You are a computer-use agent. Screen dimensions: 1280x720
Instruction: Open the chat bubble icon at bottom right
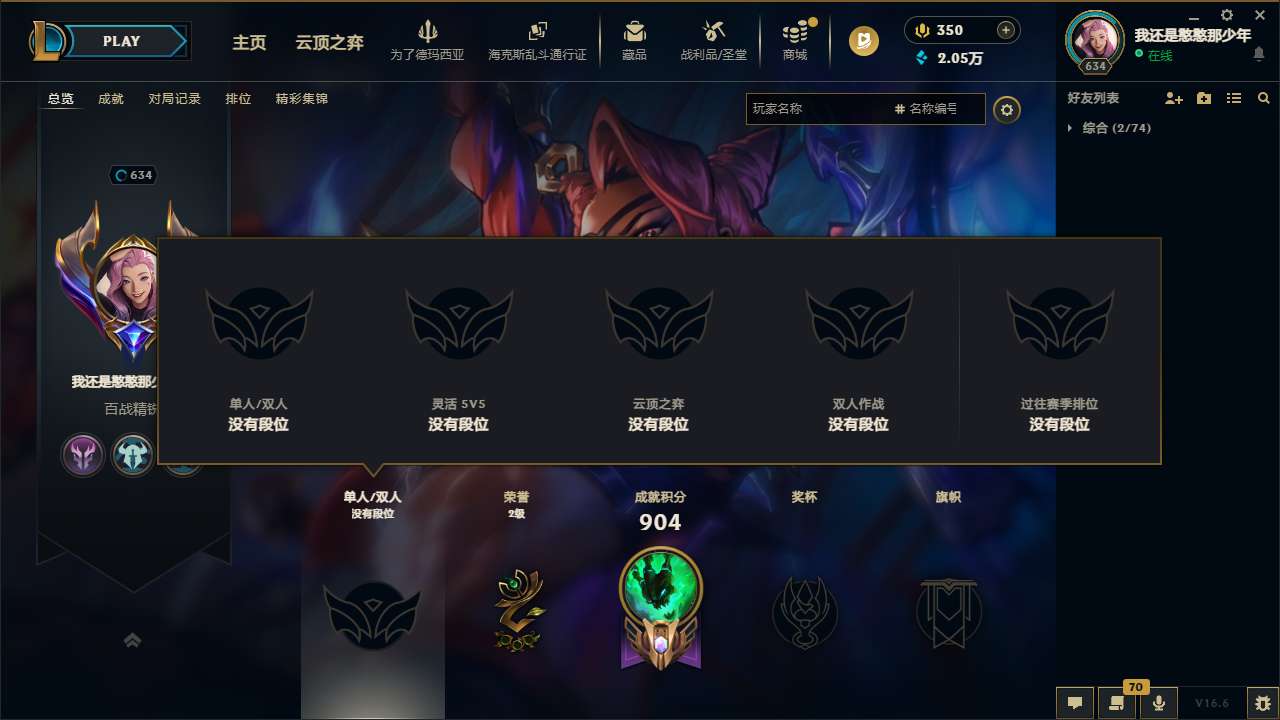point(1074,703)
